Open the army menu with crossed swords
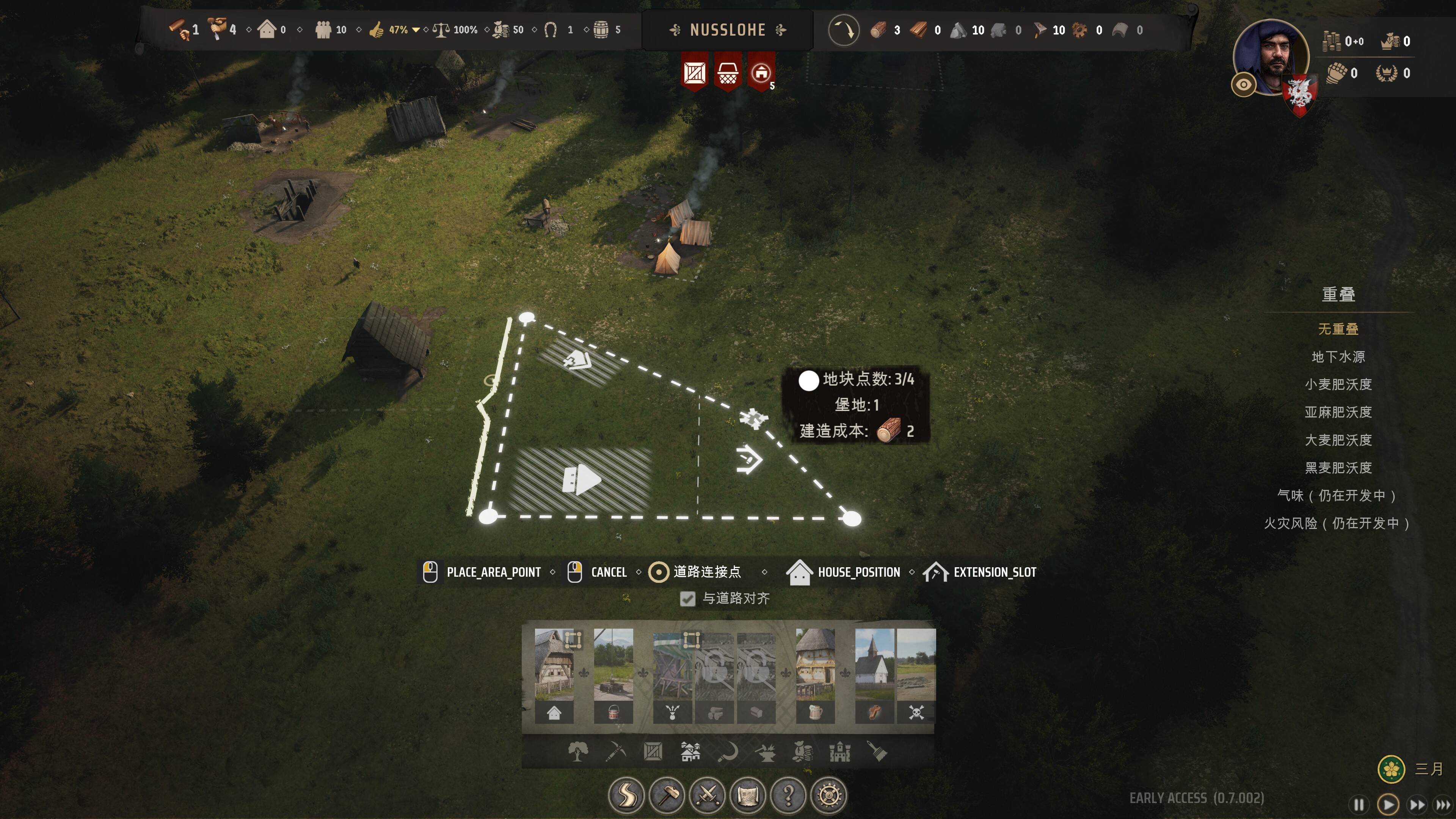 coord(708,796)
